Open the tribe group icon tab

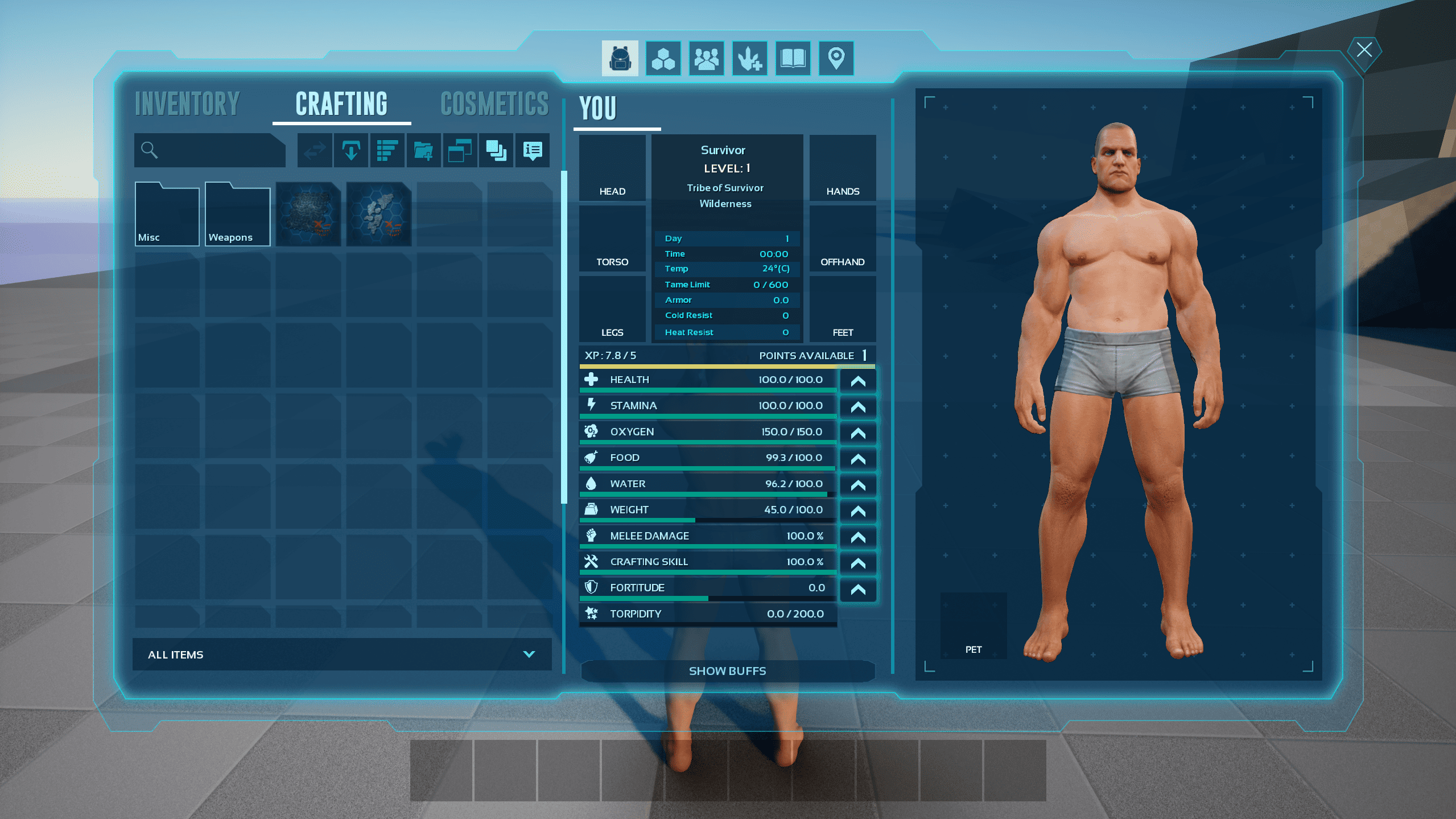click(x=706, y=58)
